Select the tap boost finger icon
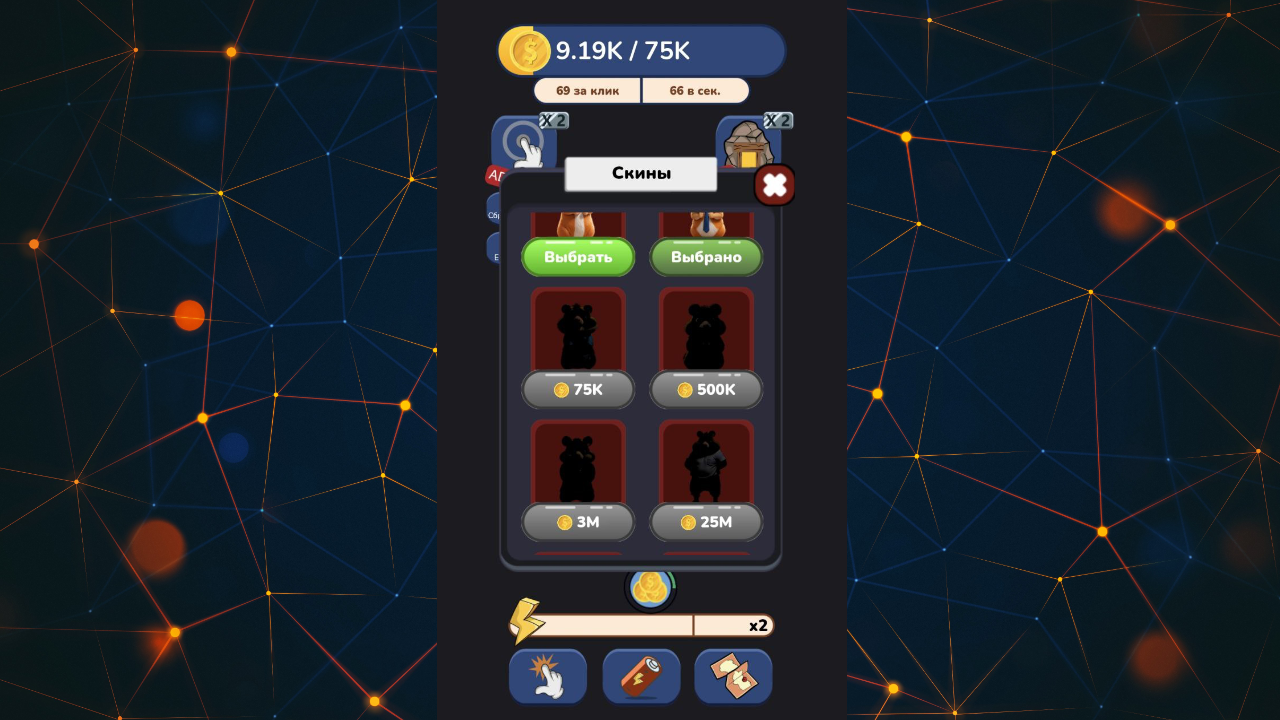 pos(547,676)
